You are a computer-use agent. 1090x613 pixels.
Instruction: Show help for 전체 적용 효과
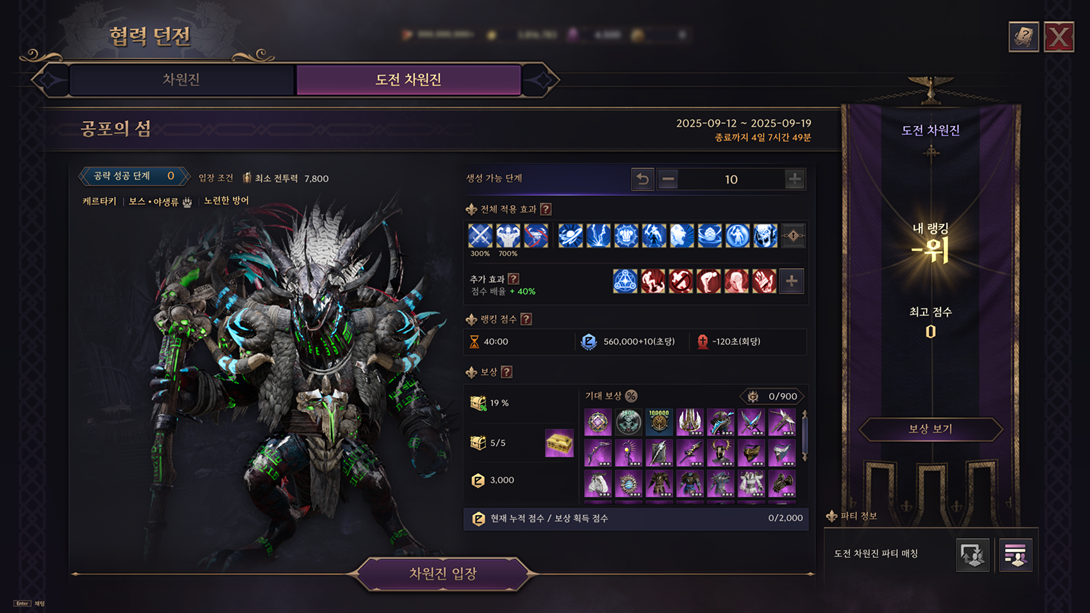(x=546, y=209)
